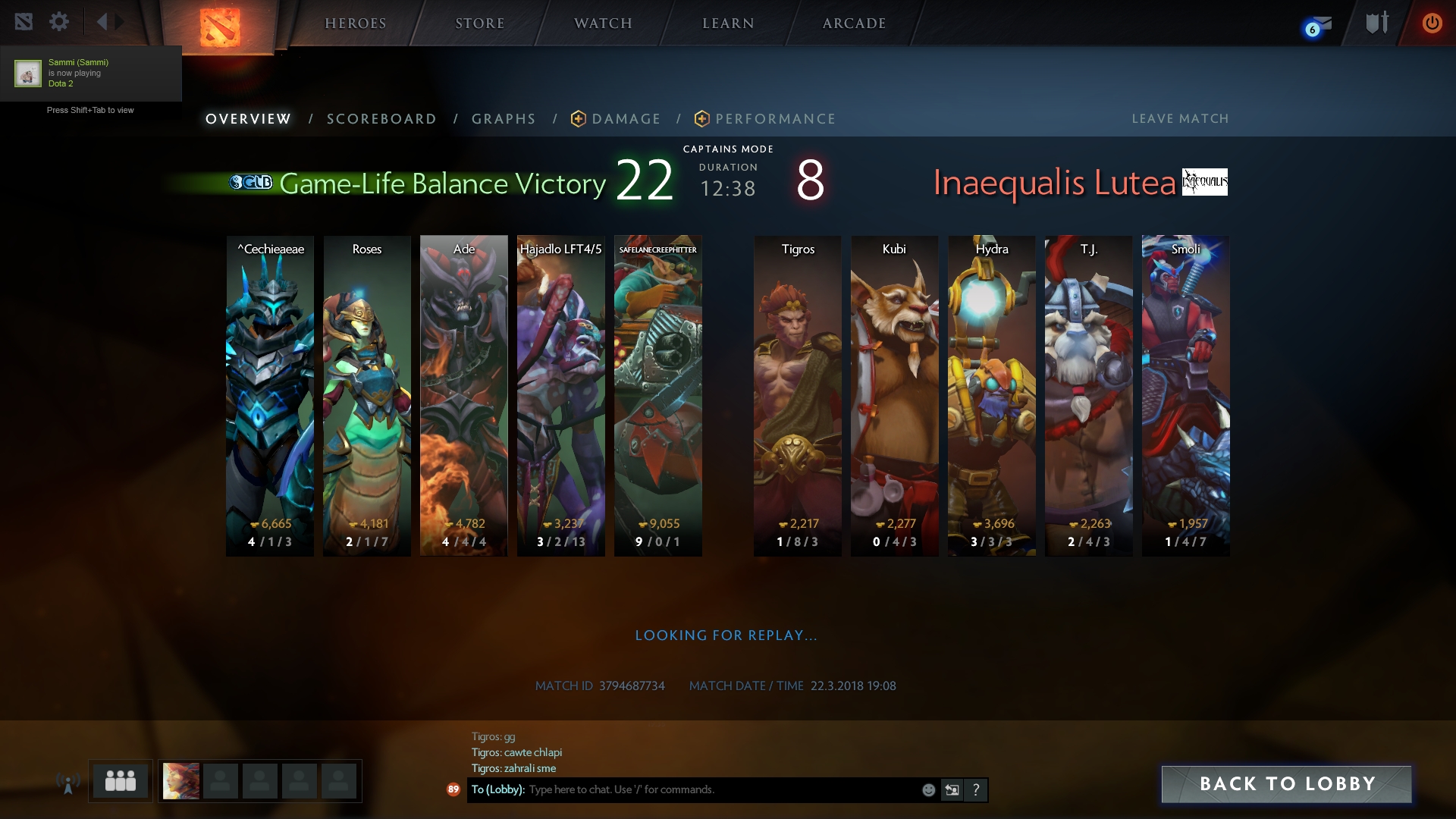Screen dimensions: 1456x819
Task: Click the Dota 2 home logo
Action: (x=220, y=27)
